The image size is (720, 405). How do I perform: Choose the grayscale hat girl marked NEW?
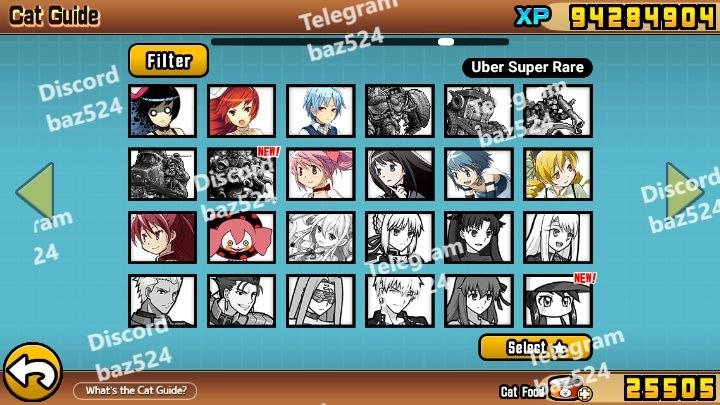pos(558,301)
